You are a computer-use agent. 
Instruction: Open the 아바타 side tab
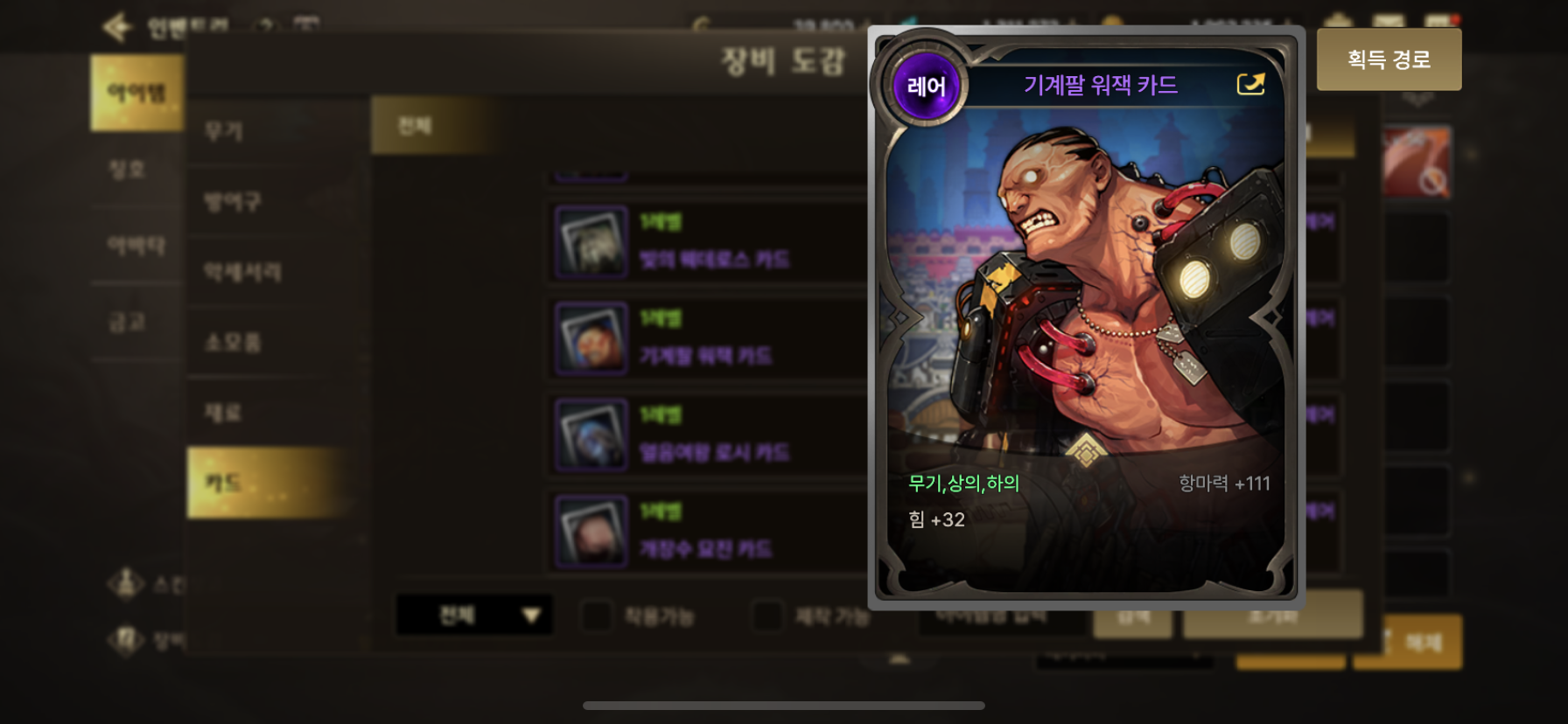136,246
